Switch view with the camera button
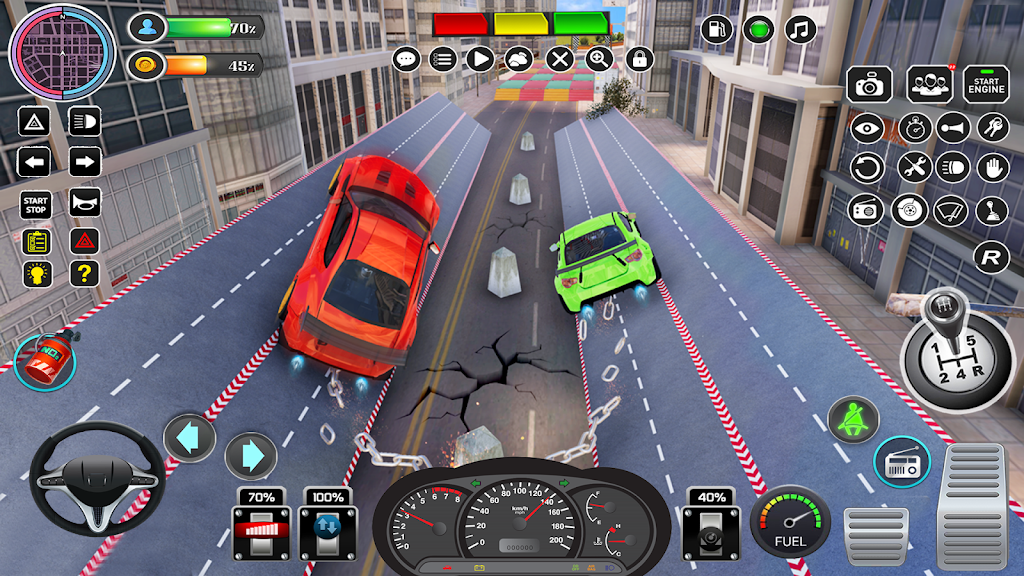This screenshot has width=1024, height=576. (x=869, y=84)
